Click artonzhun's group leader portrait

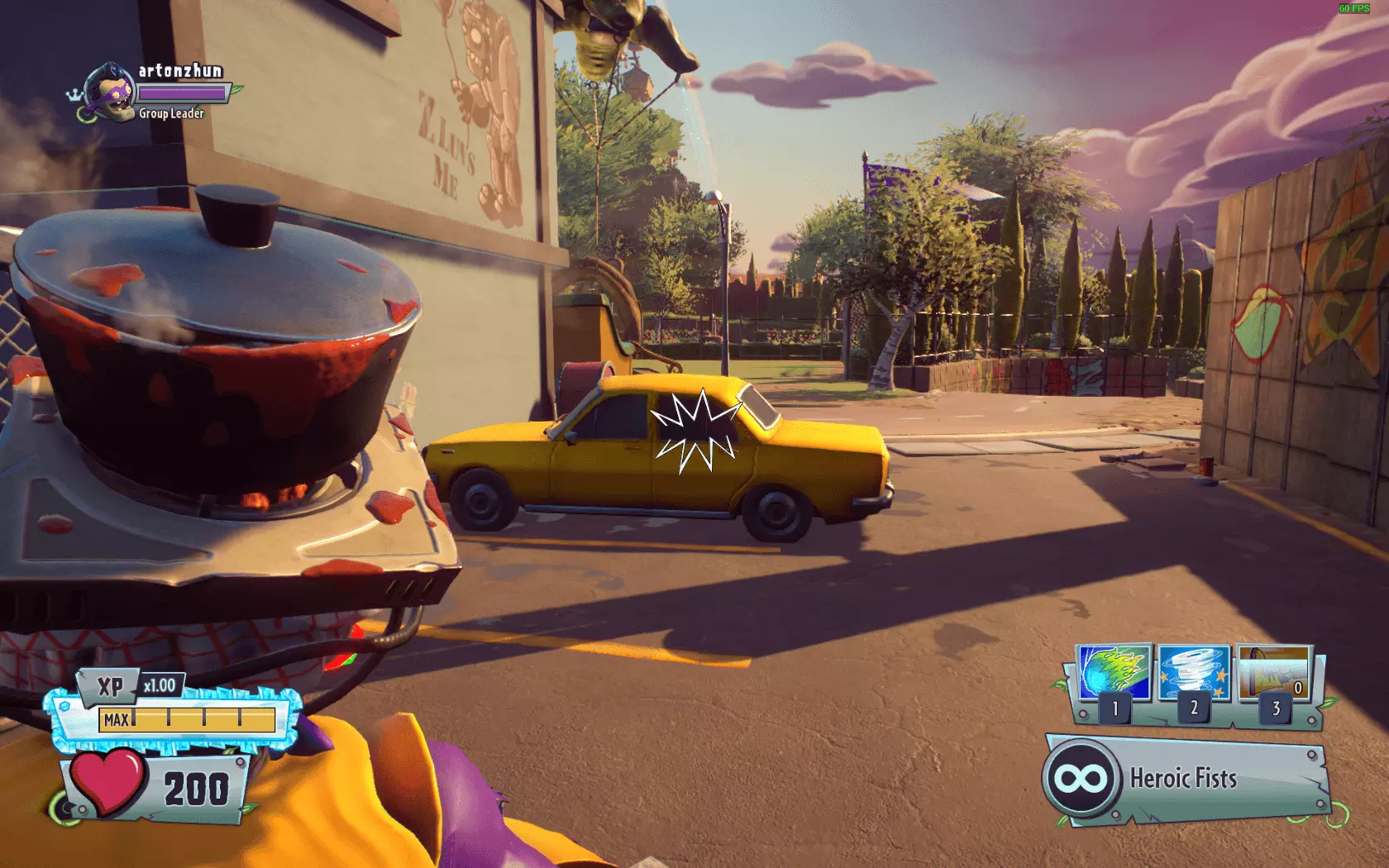[111, 92]
